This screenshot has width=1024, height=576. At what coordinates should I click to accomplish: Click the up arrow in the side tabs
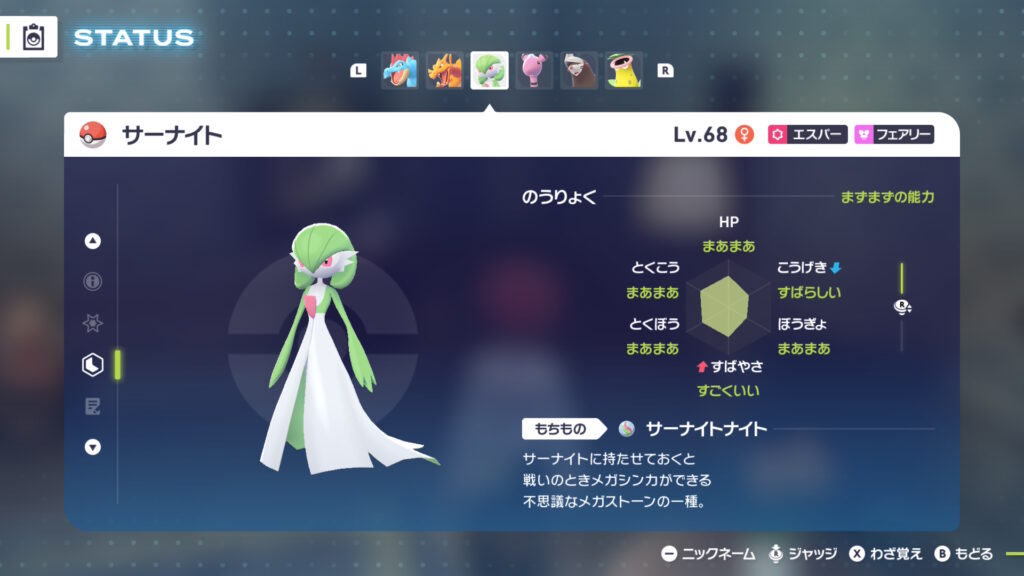pos(93,241)
